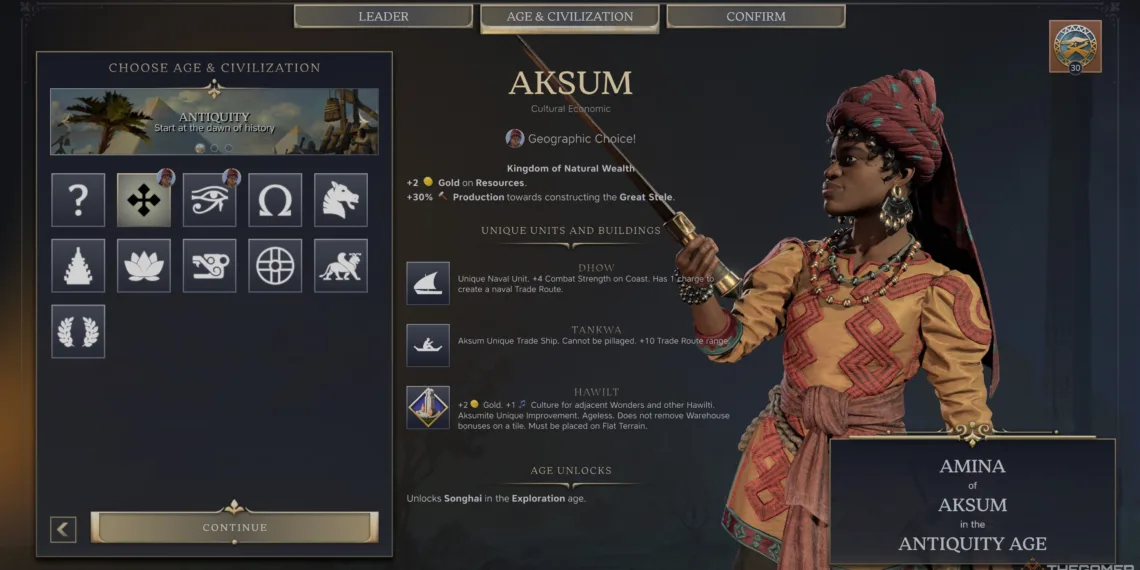Choose the winged lion civilization
This screenshot has height=570, width=1140.
tap(341, 266)
